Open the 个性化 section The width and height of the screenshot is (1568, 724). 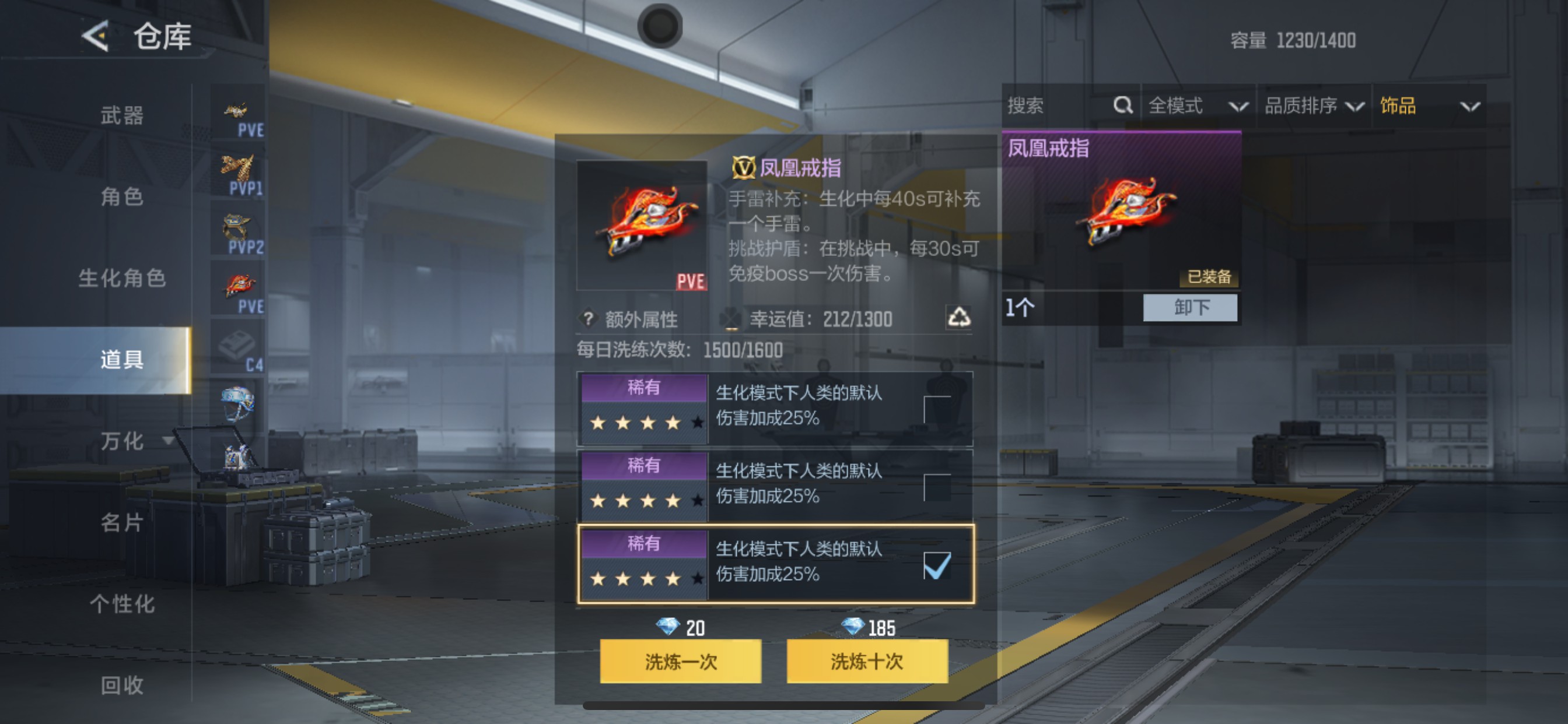(x=122, y=603)
